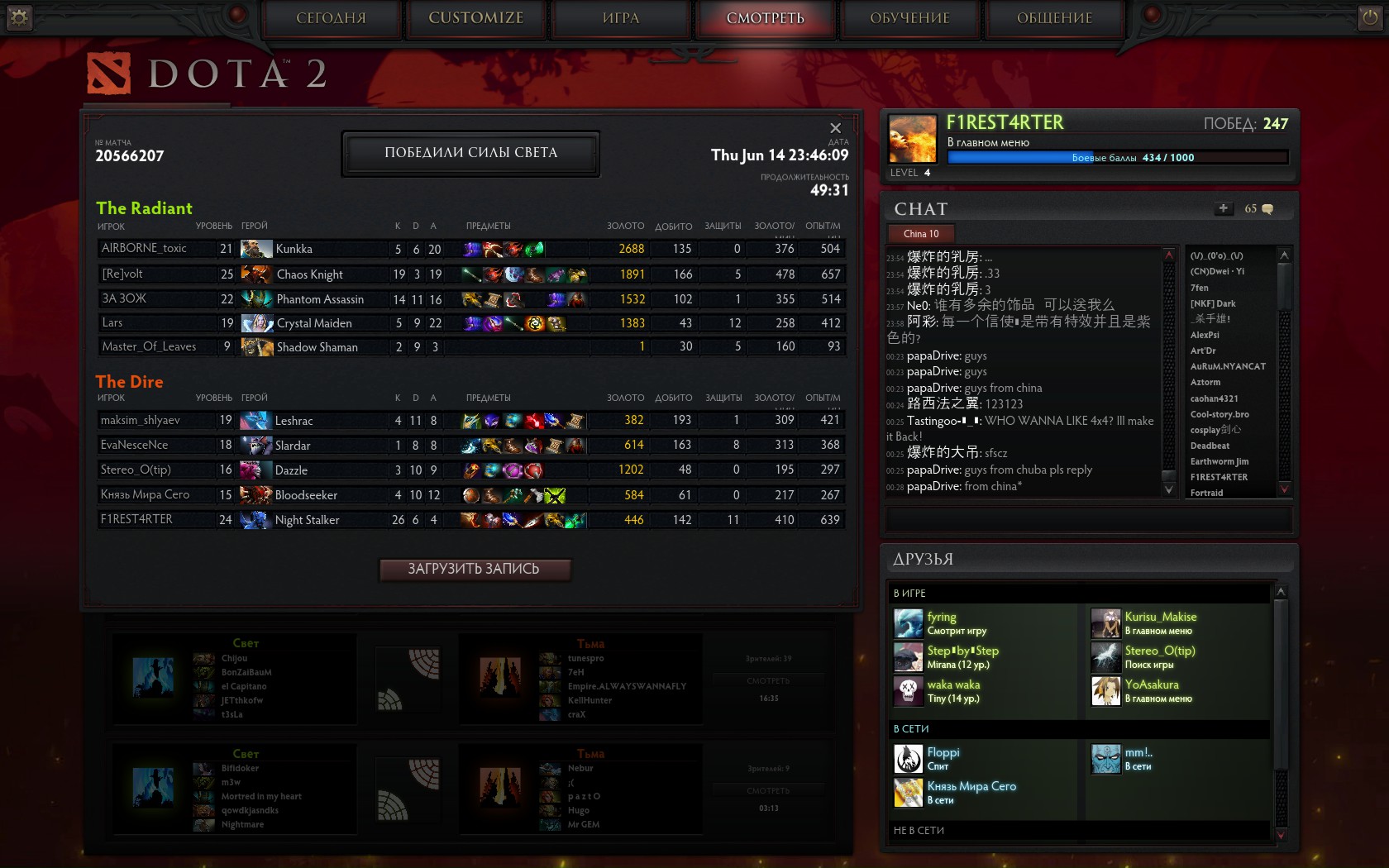Open the ОБУЧЕНИЕ tab
This screenshot has height=868, width=1389.
coord(909,18)
